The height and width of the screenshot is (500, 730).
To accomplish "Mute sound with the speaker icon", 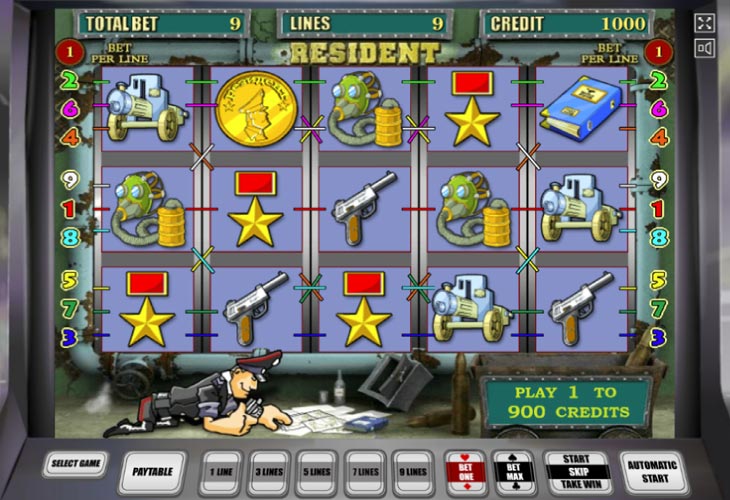I will point(704,48).
